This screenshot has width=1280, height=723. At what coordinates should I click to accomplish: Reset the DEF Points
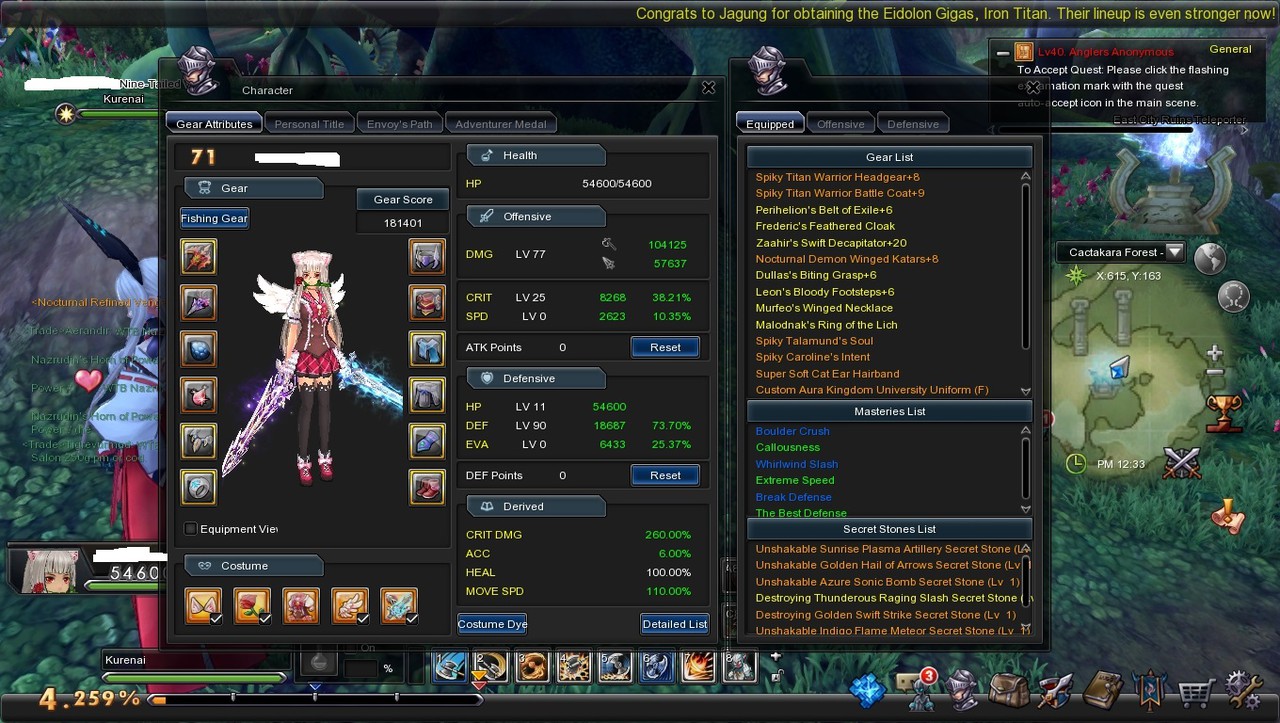point(665,475)
